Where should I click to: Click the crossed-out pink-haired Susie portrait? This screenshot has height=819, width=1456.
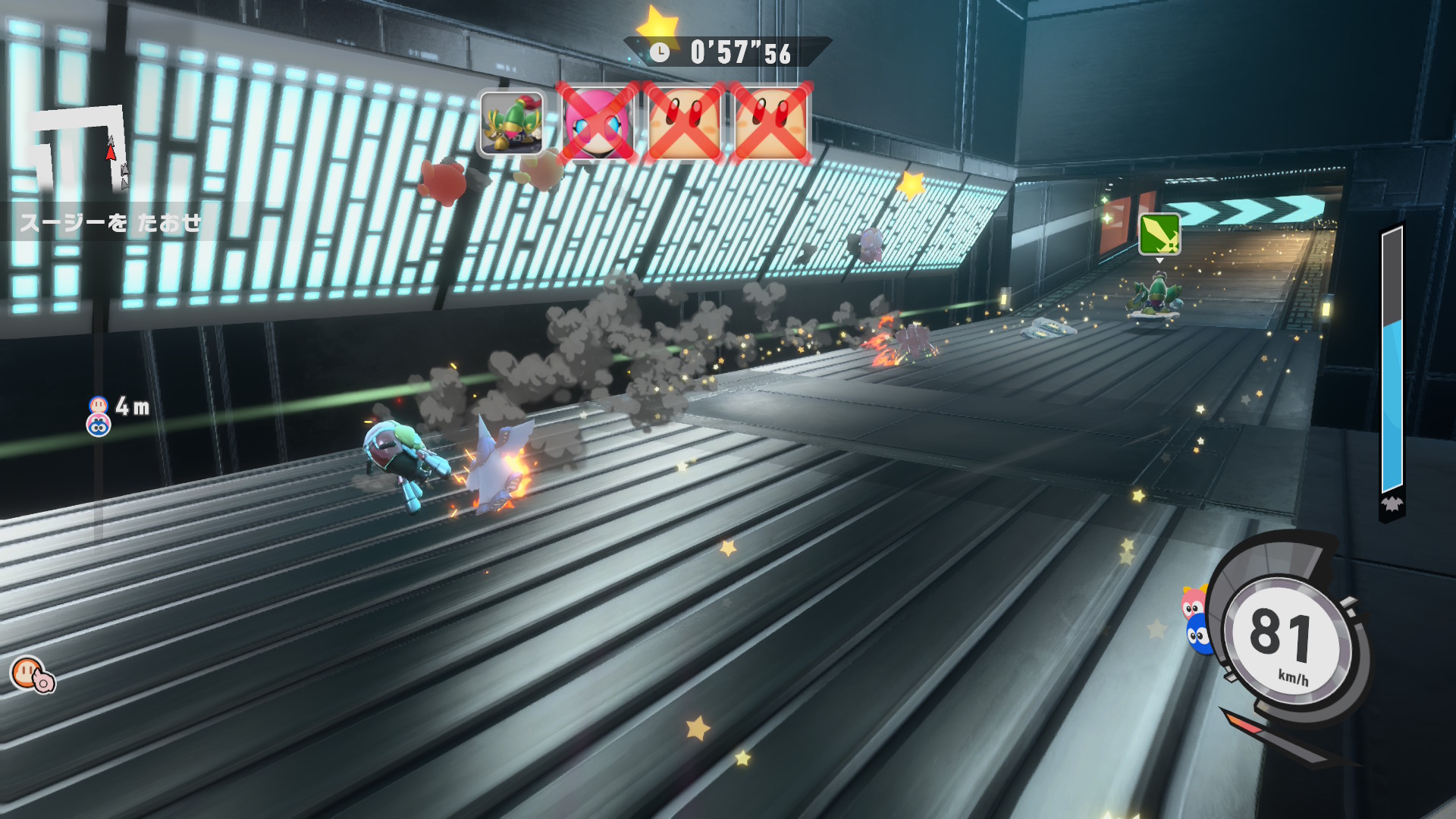point(598,123)
